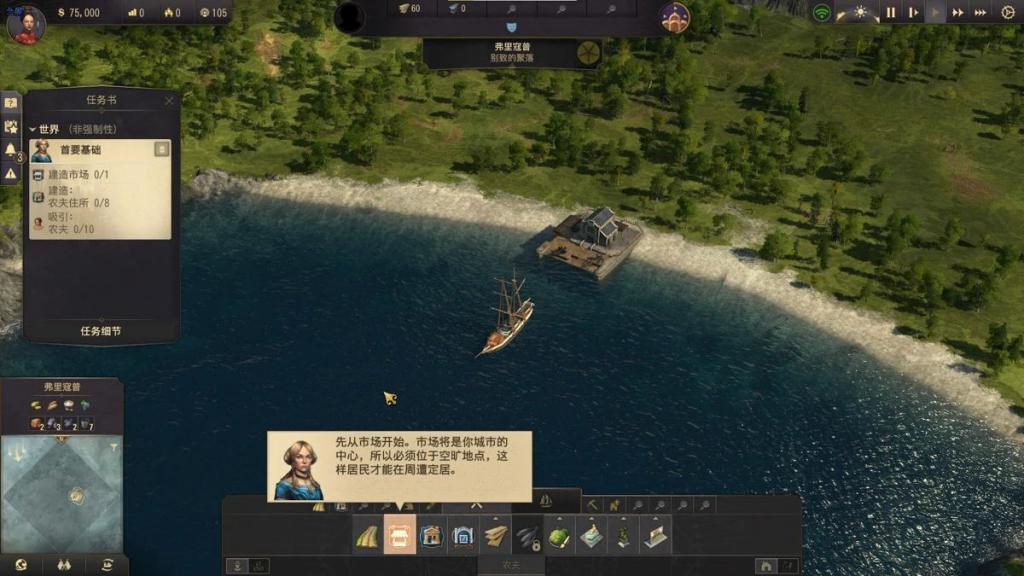The width and height of the screenshot is (1024, 576).
Task: Close the quest book panel
Action: [169, 100]
